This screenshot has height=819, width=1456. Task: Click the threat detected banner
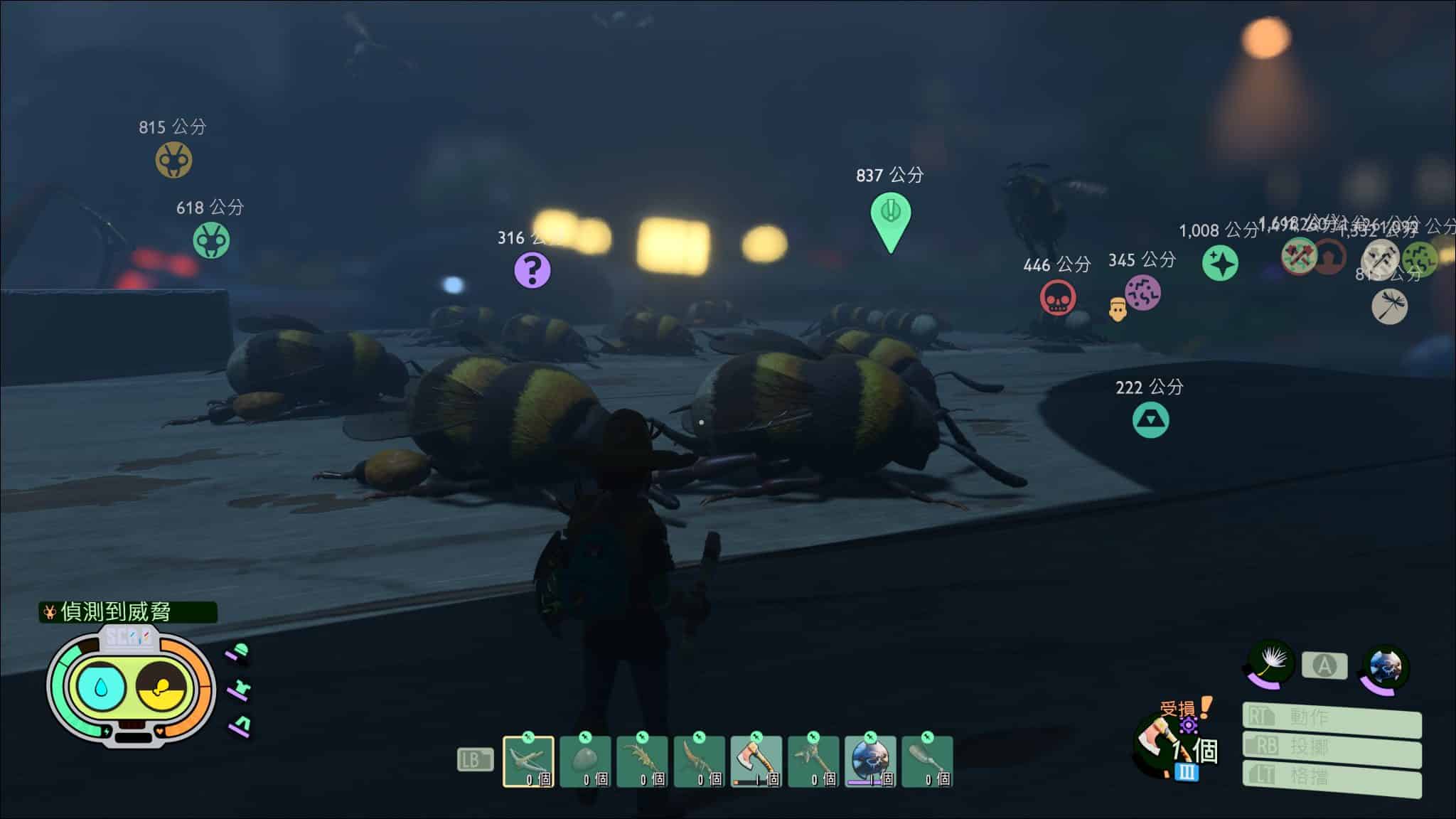click(128, 611)
